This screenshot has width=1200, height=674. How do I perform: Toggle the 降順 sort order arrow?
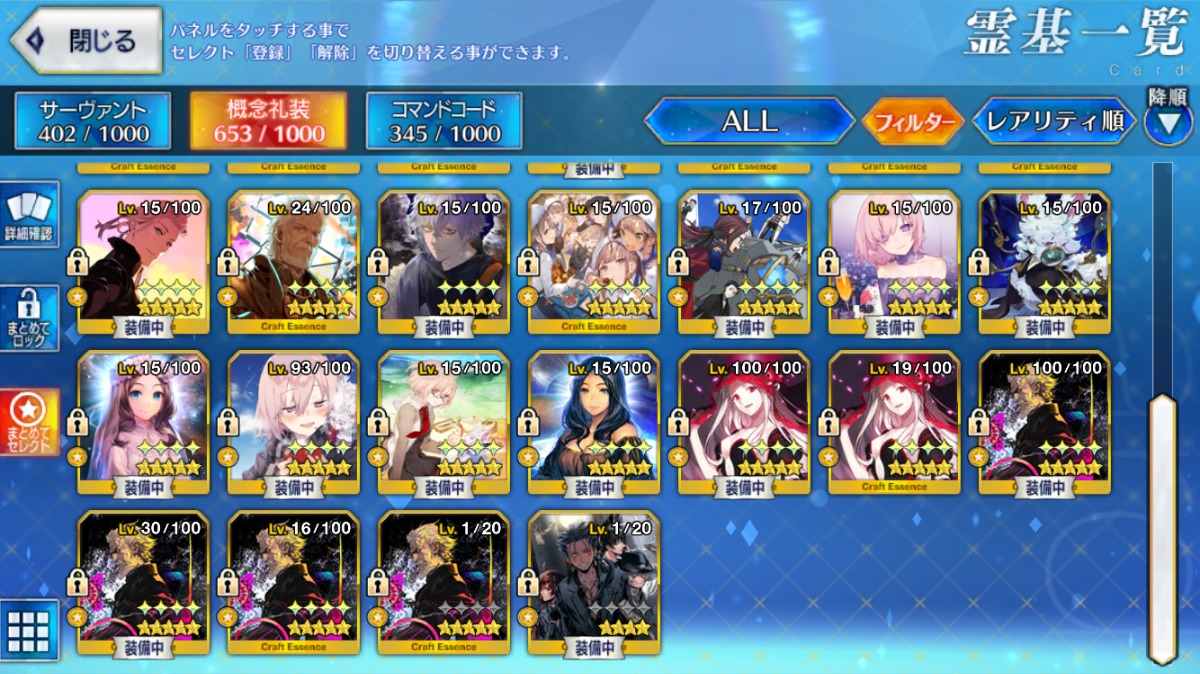tap(1167, 120)
